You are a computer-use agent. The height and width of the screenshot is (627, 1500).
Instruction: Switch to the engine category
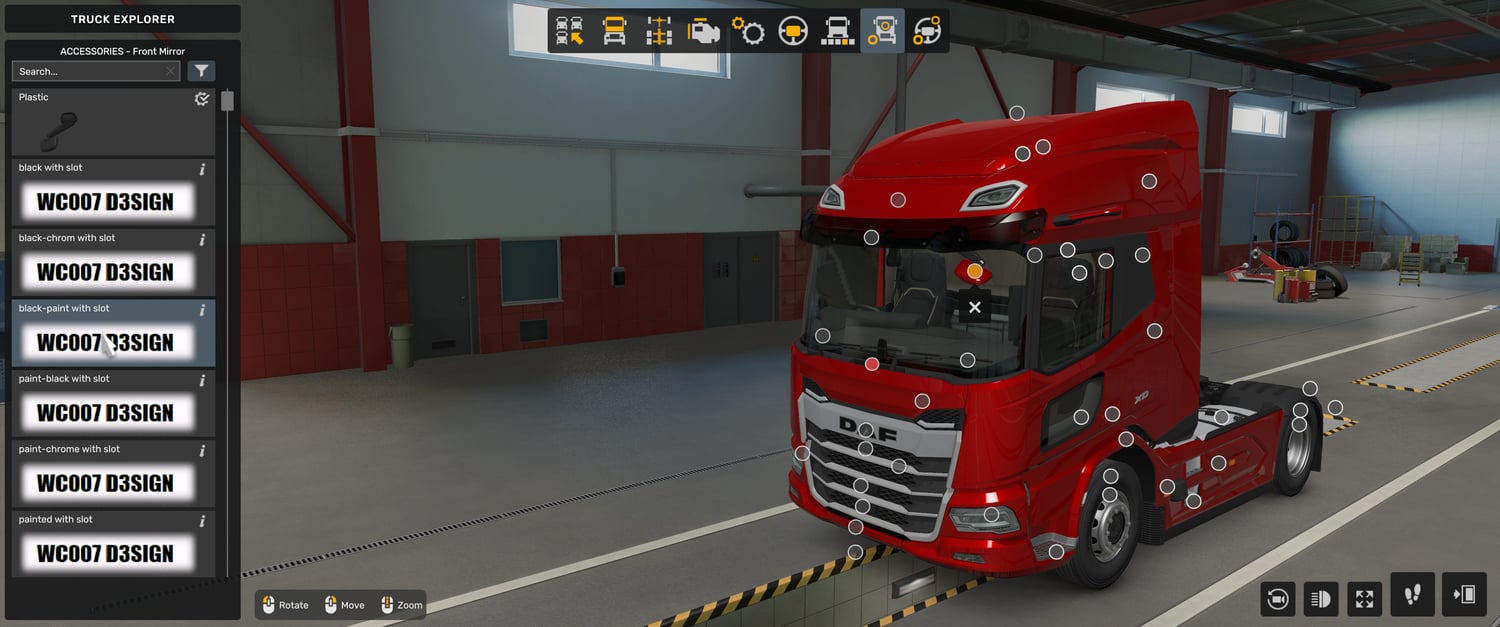[x=703, y=31]
